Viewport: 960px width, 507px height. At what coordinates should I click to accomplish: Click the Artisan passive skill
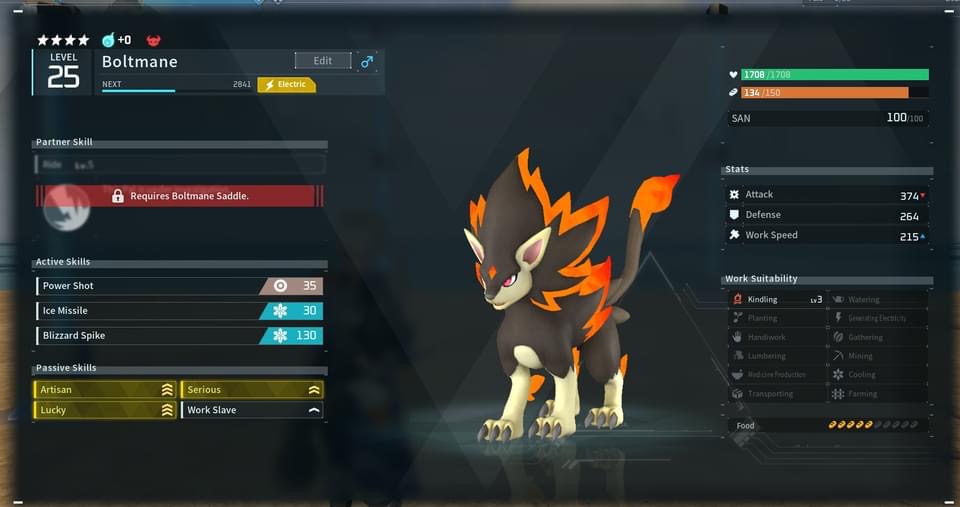tap(105, 390)
